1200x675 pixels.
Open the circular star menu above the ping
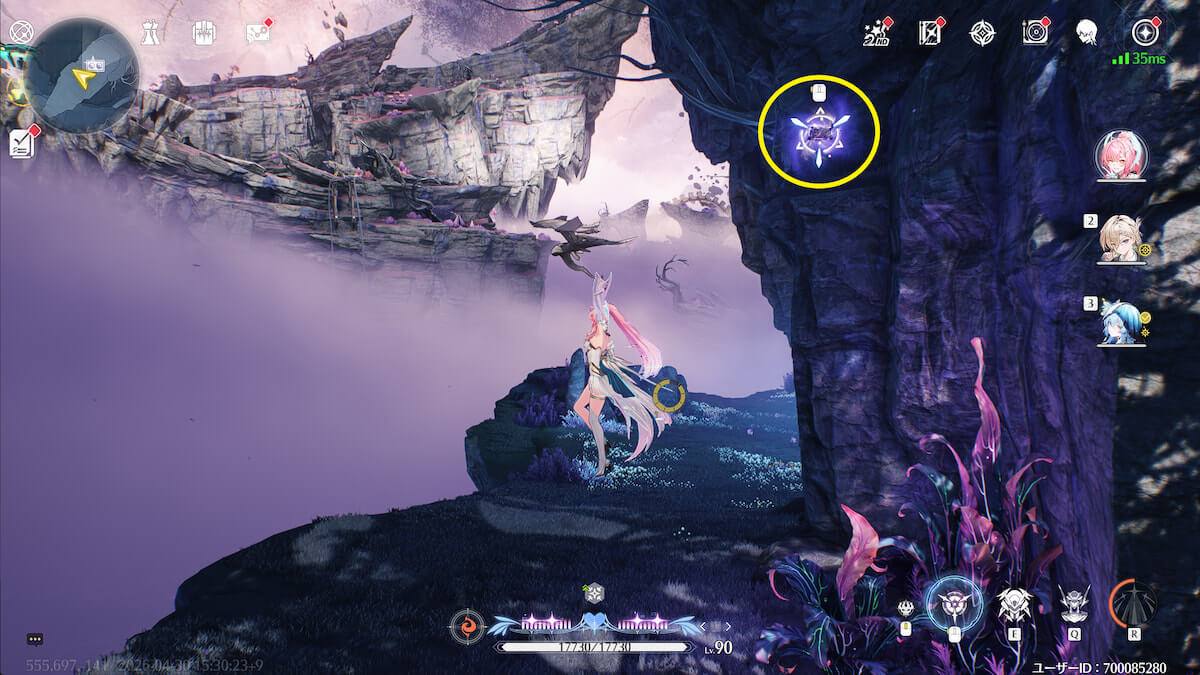point(1143,32)
